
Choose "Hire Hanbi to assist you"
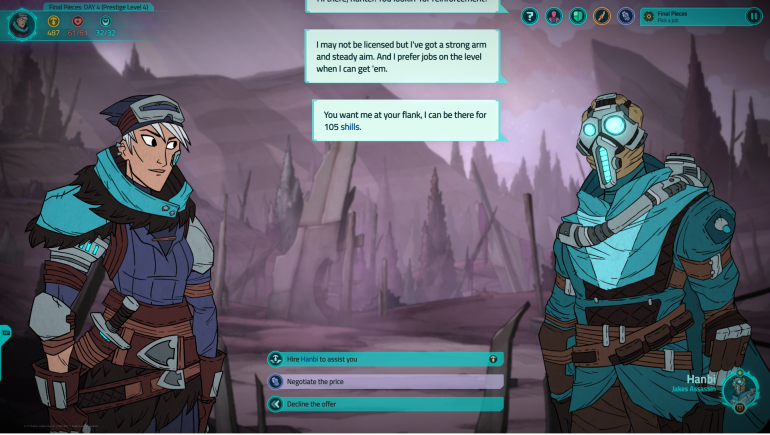click(384, 359)
